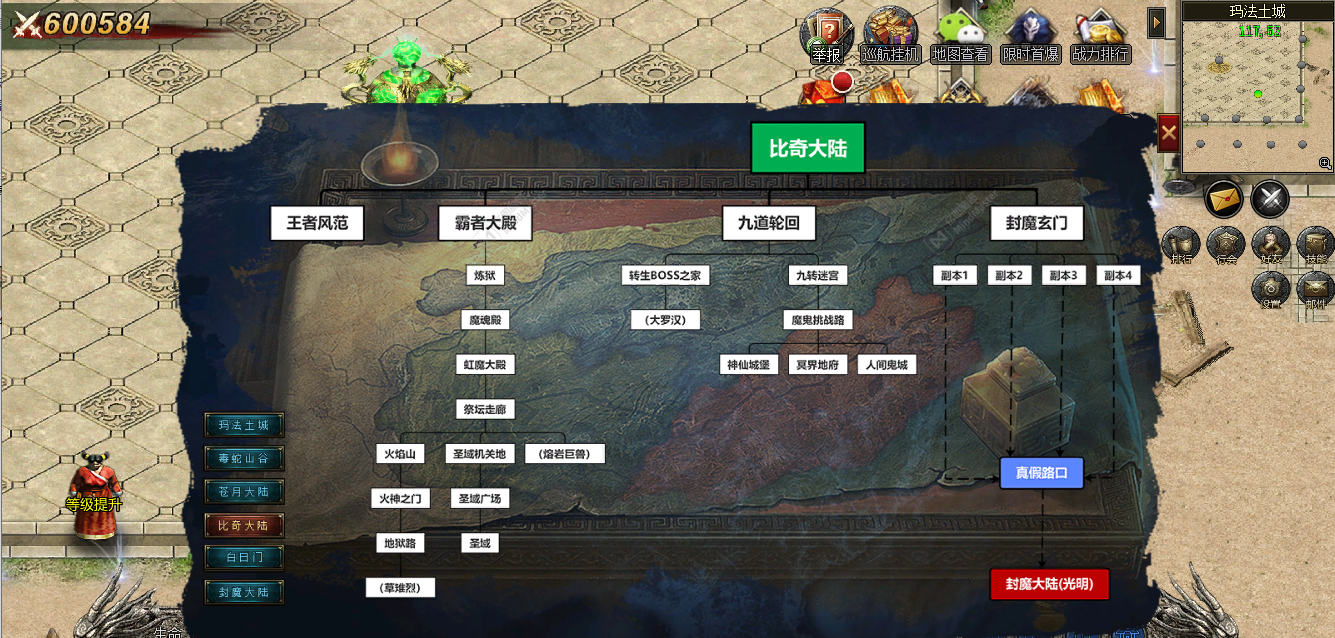Choose the 霸者大殿 map node
The width and height of the screenshot is (1335, 638).
click(x=485, y=223)
